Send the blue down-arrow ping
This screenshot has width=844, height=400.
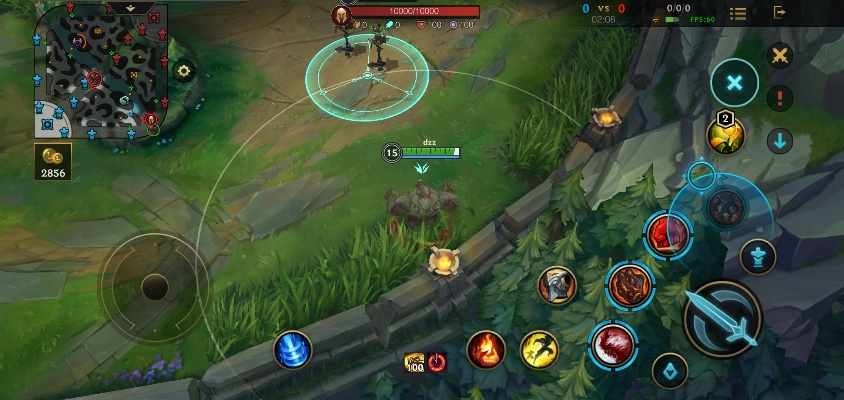click(780, 141)
